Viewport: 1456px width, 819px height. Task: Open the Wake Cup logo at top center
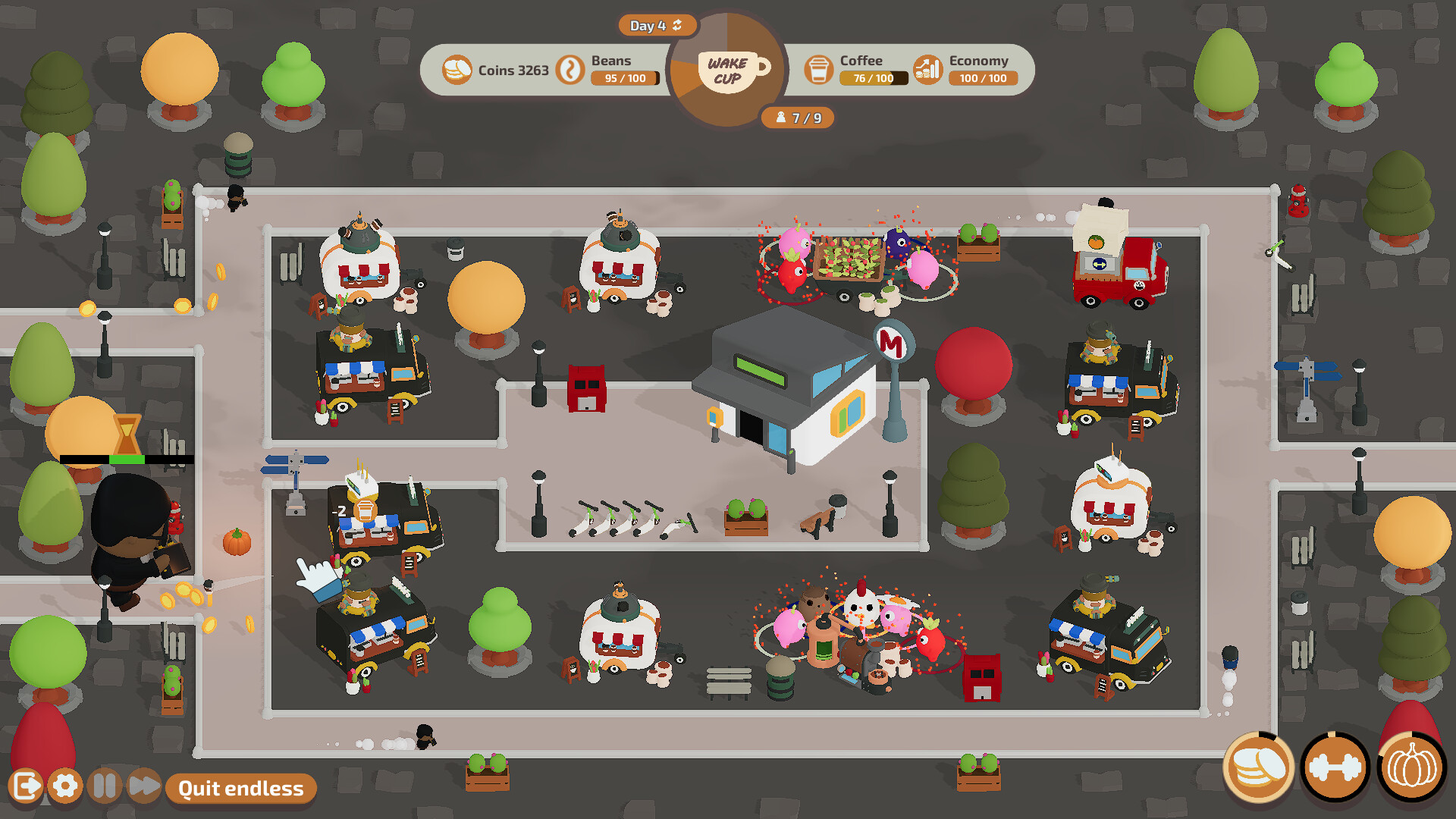[726, 71]
